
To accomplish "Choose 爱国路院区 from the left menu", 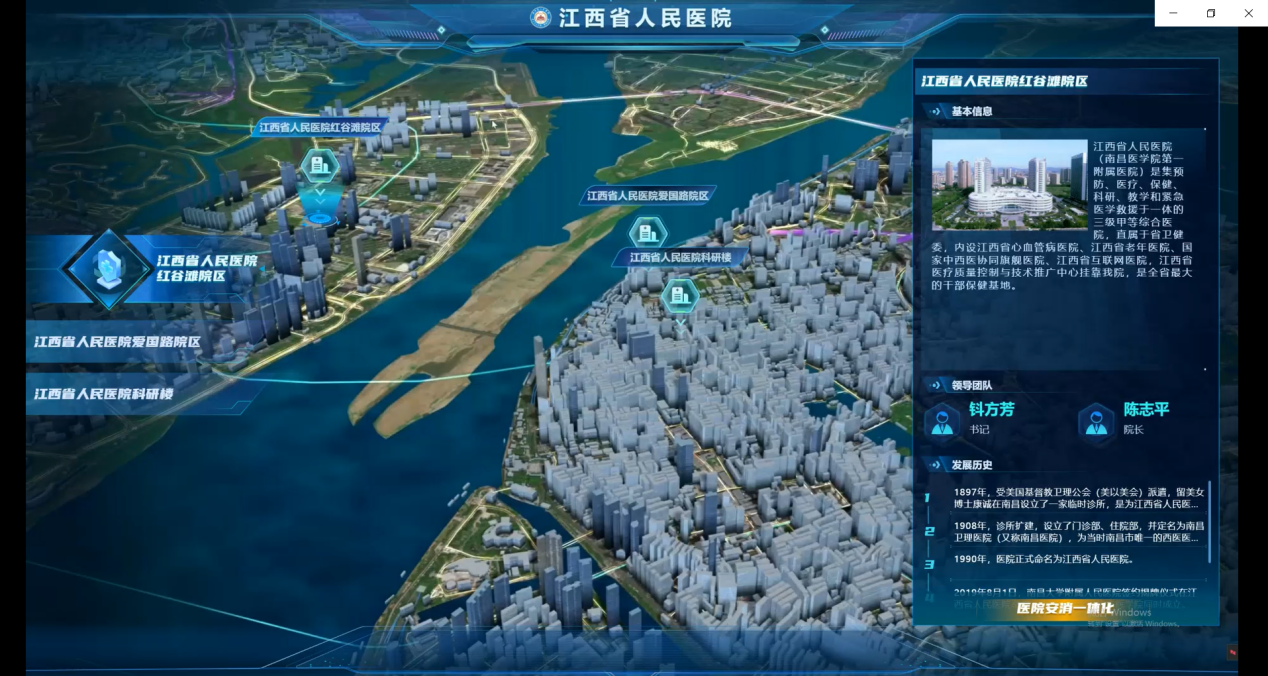I will tap(118, 342).
